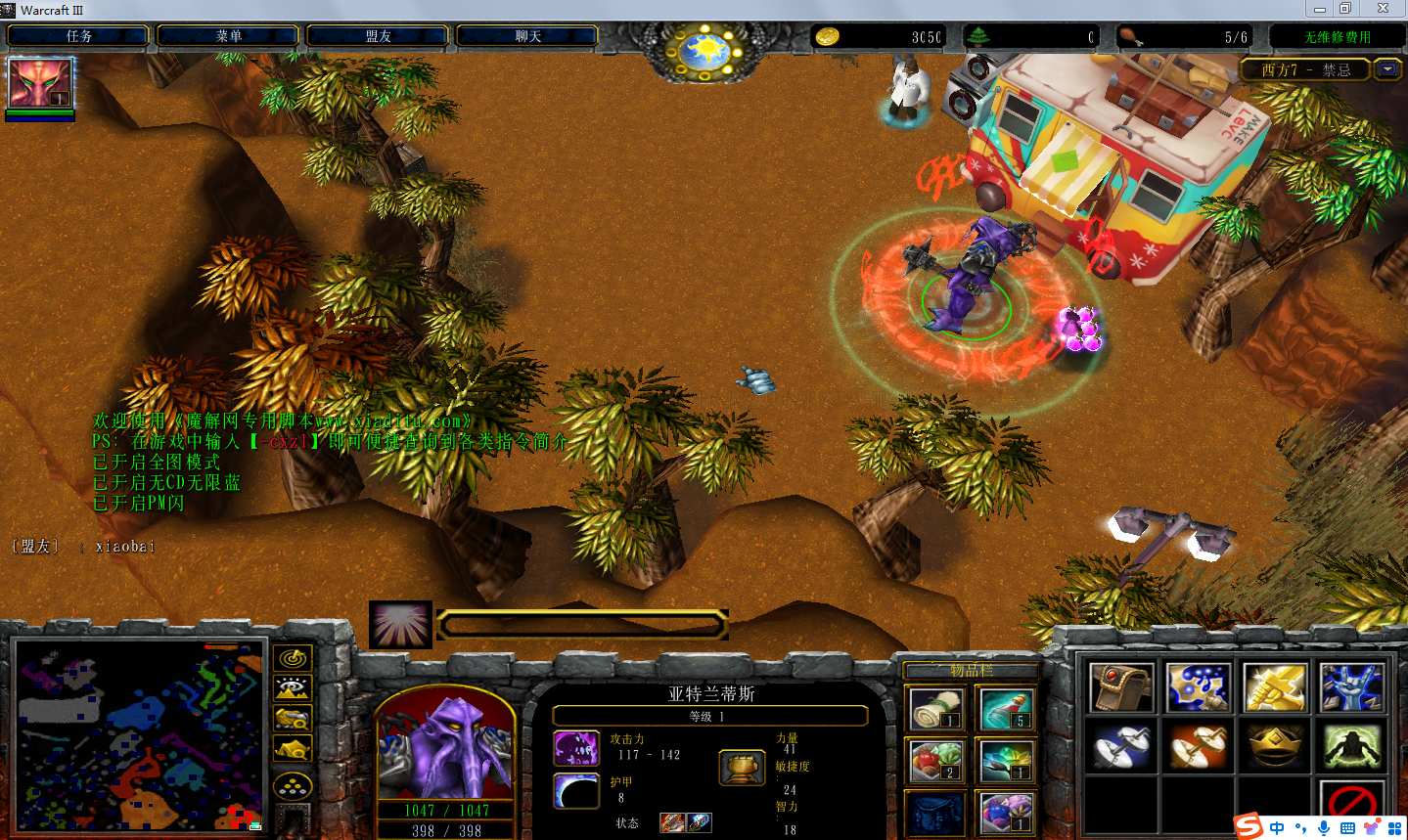
Task: Click the minimap signal ping button
Action: point(293,658)
